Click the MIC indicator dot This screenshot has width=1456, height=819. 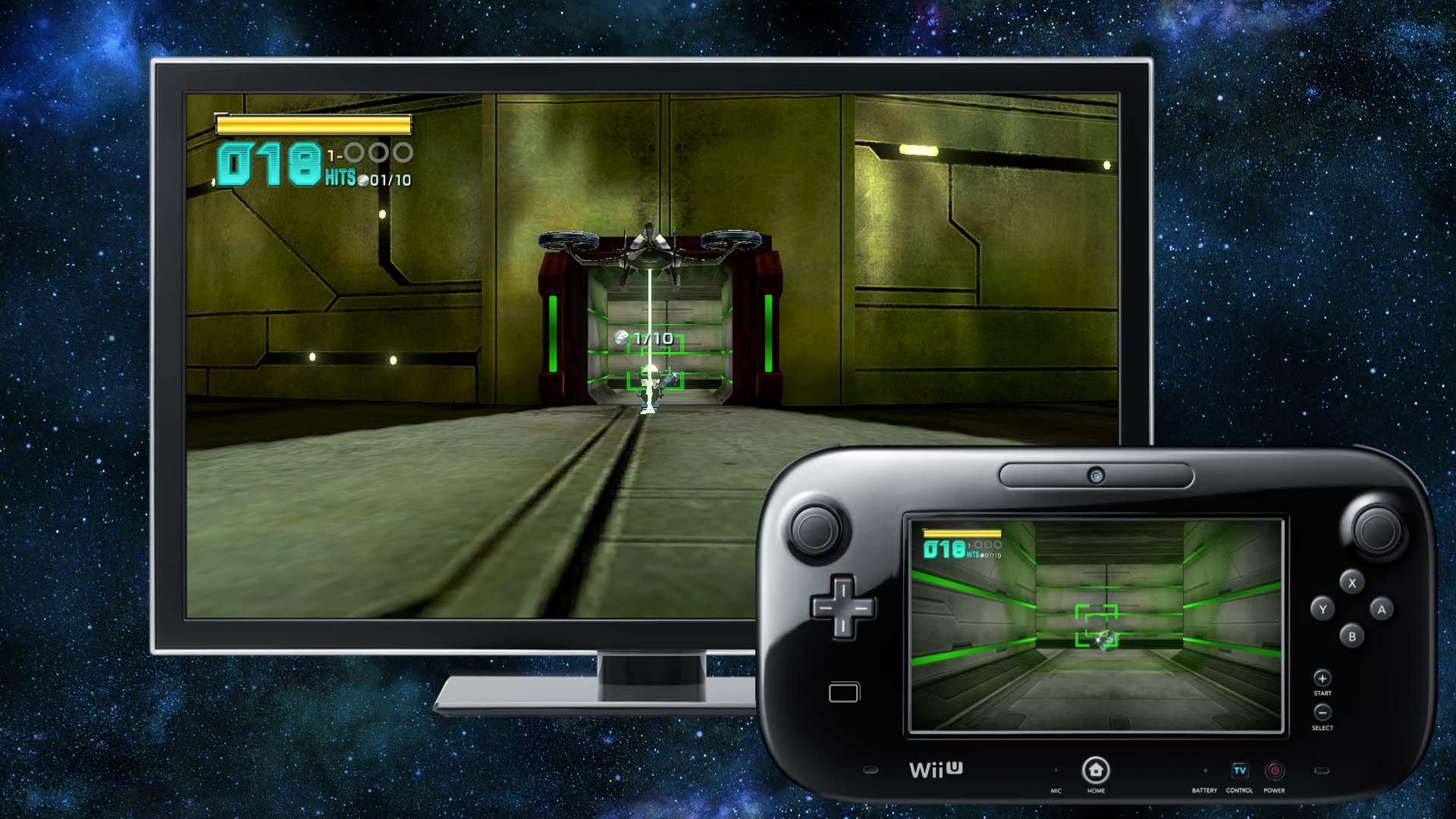(x=1056, y=770)
